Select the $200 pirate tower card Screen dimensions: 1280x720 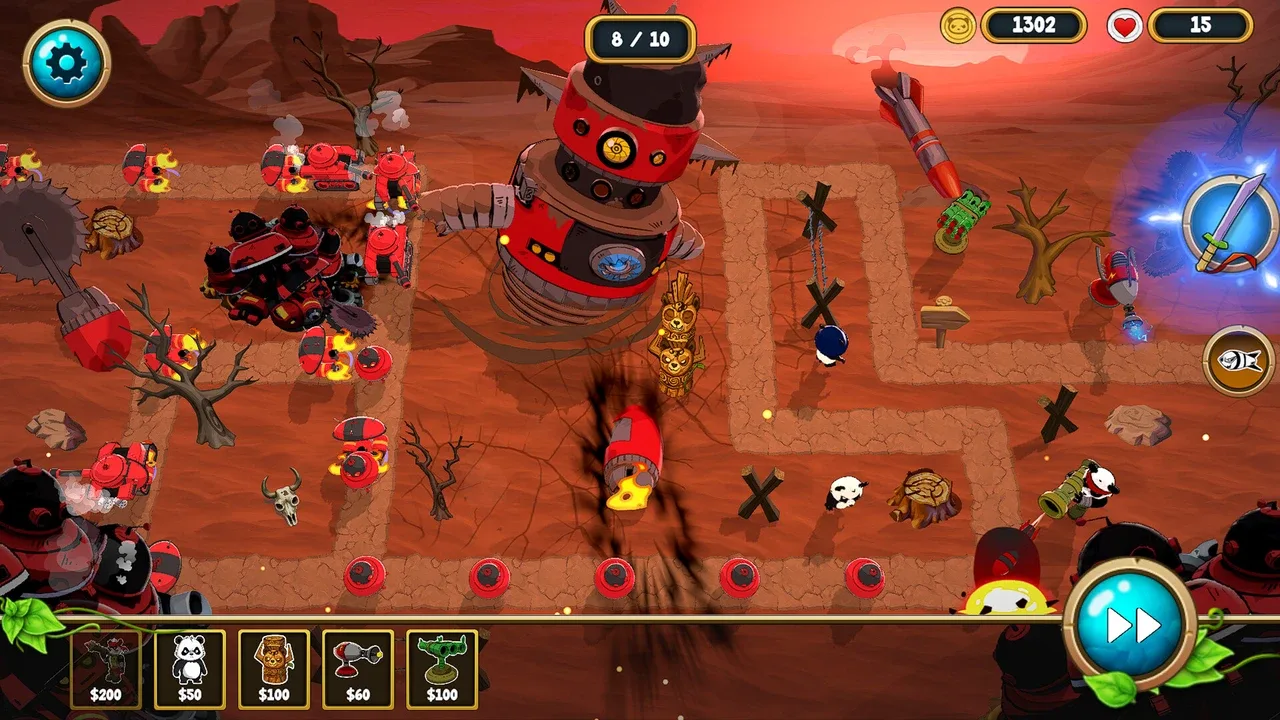pos(105,669)
